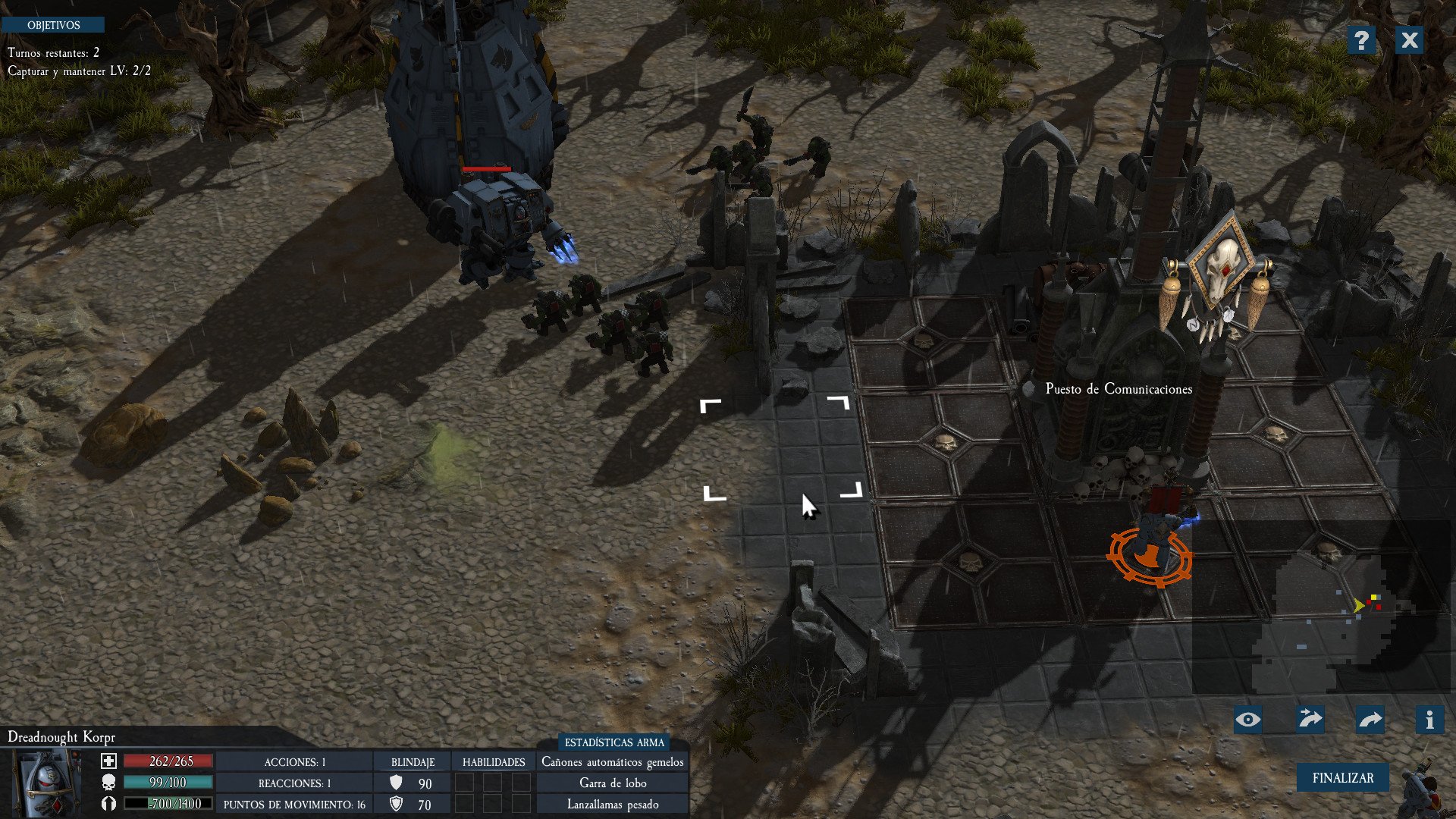The height and width of the screenshot is (819, 1456).
Task: Click the Dreadnought Korpr portrait
Action: point(47,781)
